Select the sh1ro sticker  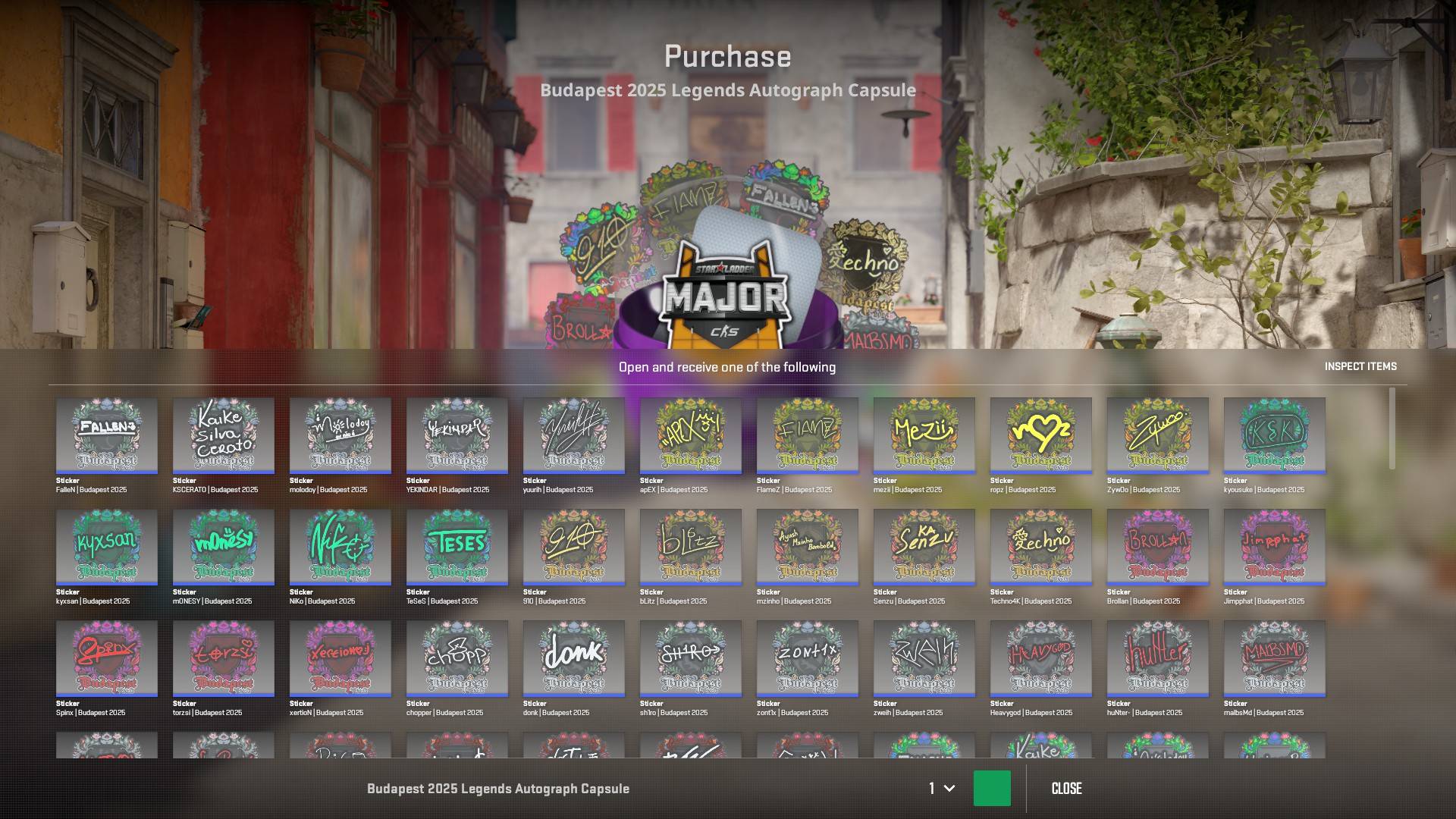pyautogui.click(x=691, y=658)
